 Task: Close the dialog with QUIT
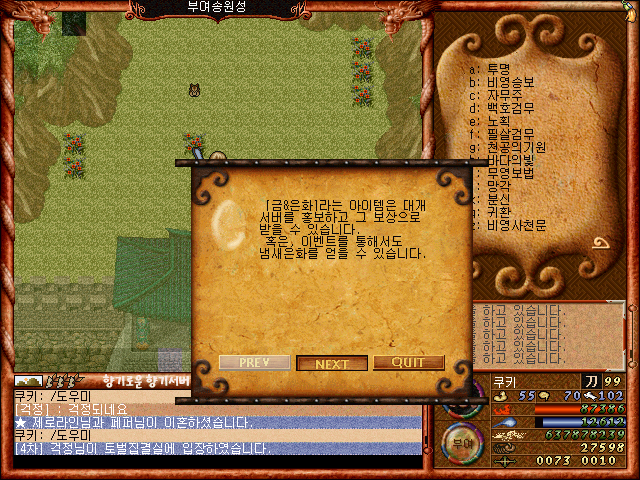tap(408, 362)
